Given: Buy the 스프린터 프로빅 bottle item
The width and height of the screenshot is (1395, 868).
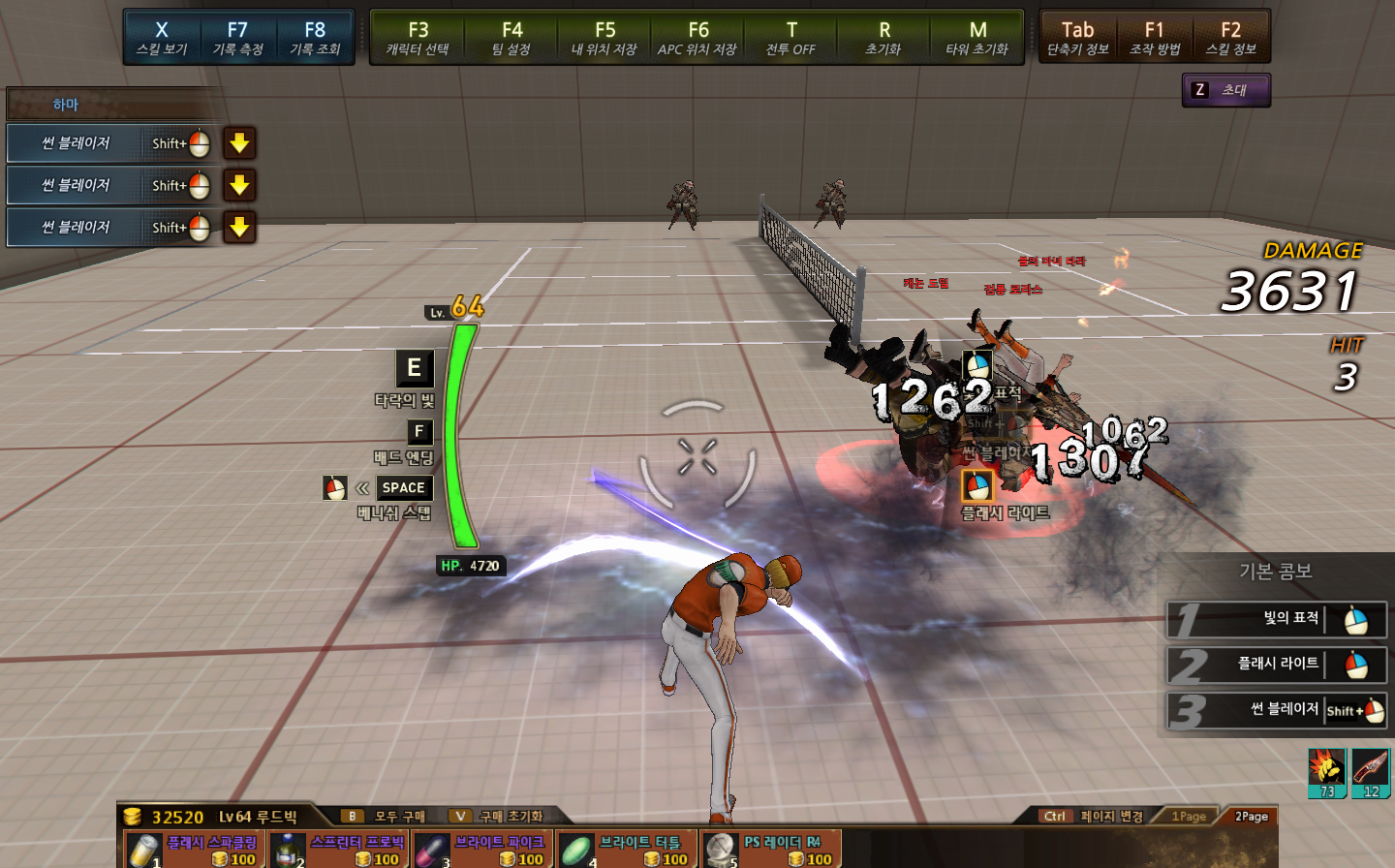Looking at the screenshot, I should [x=337, y=850].
